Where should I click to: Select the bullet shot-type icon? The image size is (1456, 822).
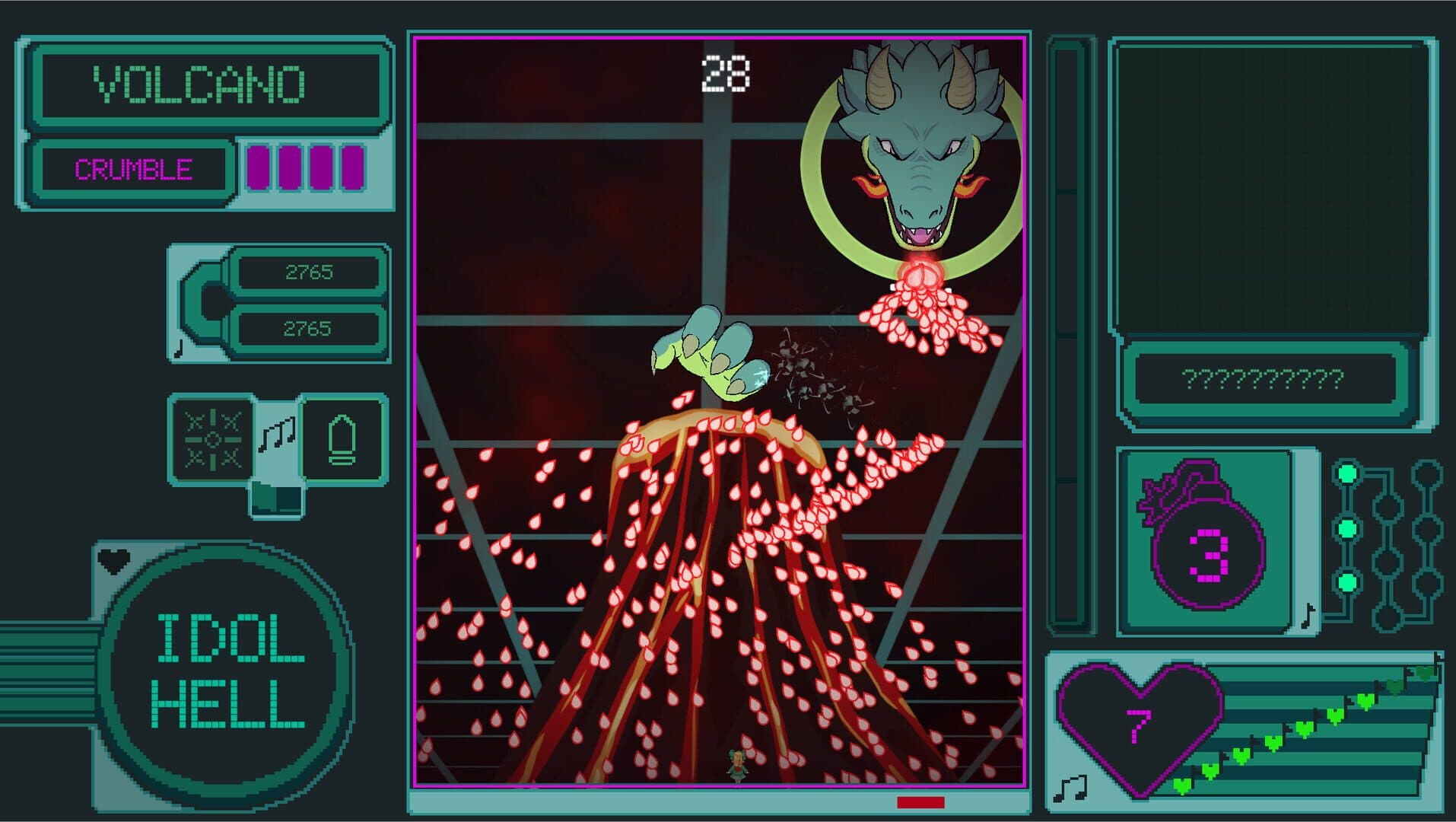point(342,439)
